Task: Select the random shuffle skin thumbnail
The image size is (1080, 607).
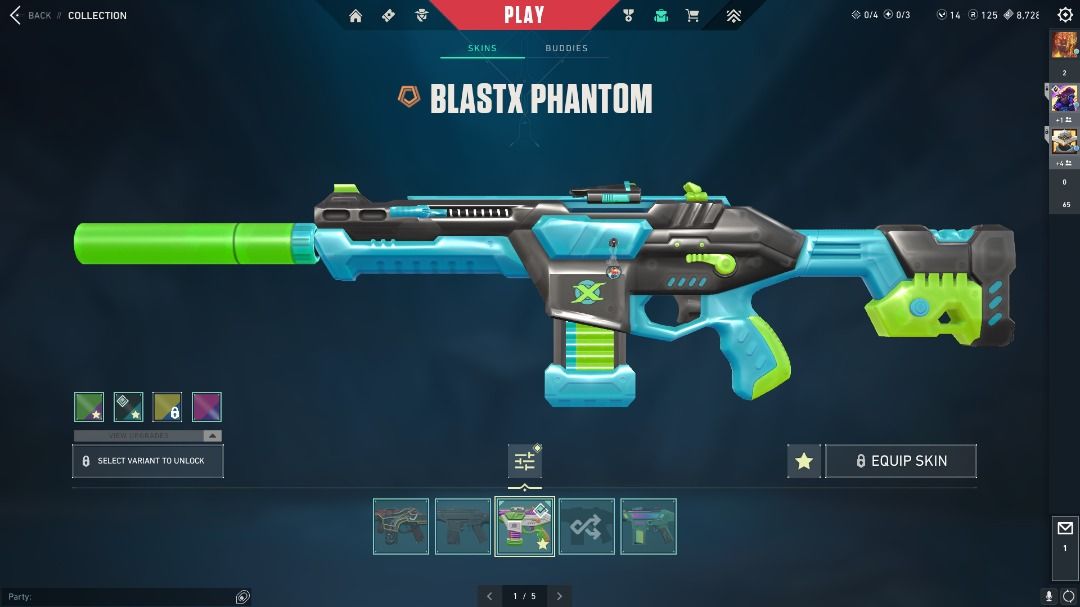Action: (587, 526)
